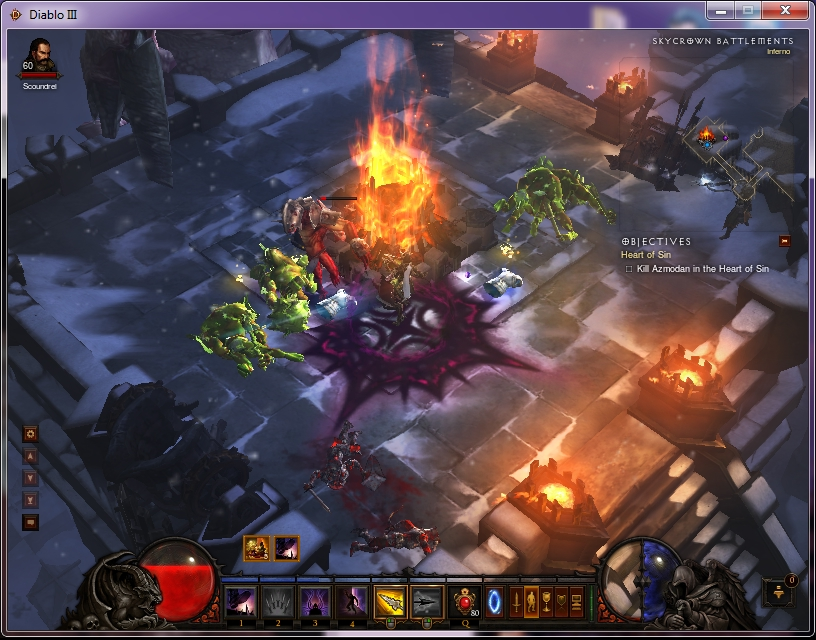
Task: Open the chat speech bubble button
Action: click(x=31, y=521)
